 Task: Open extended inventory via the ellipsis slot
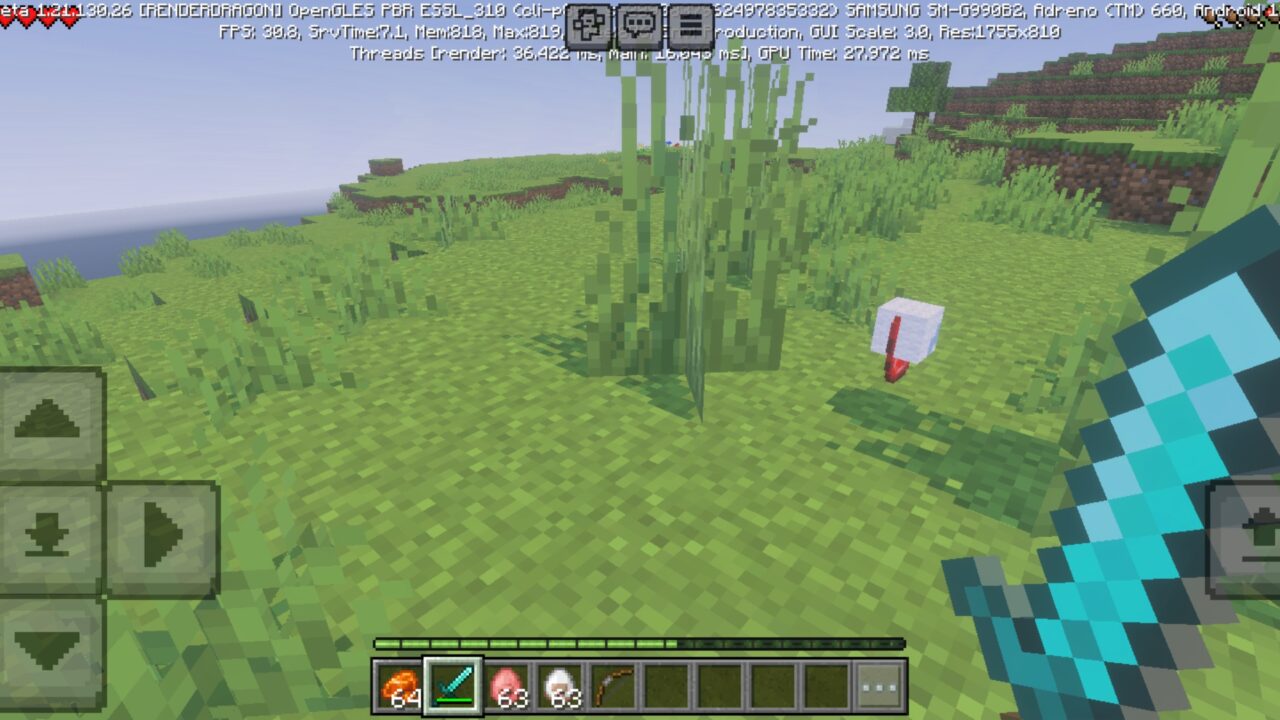[x=877, y=686]
